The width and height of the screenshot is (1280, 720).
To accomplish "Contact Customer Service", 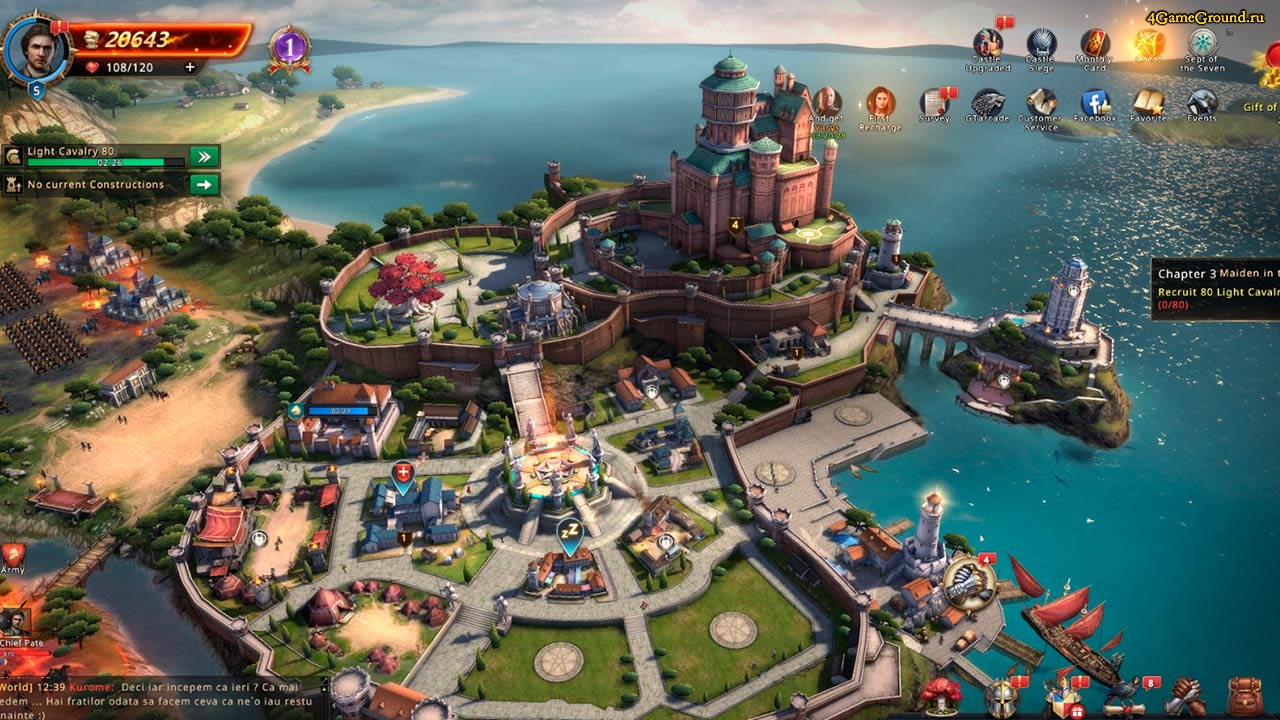I will point(1041,104).
